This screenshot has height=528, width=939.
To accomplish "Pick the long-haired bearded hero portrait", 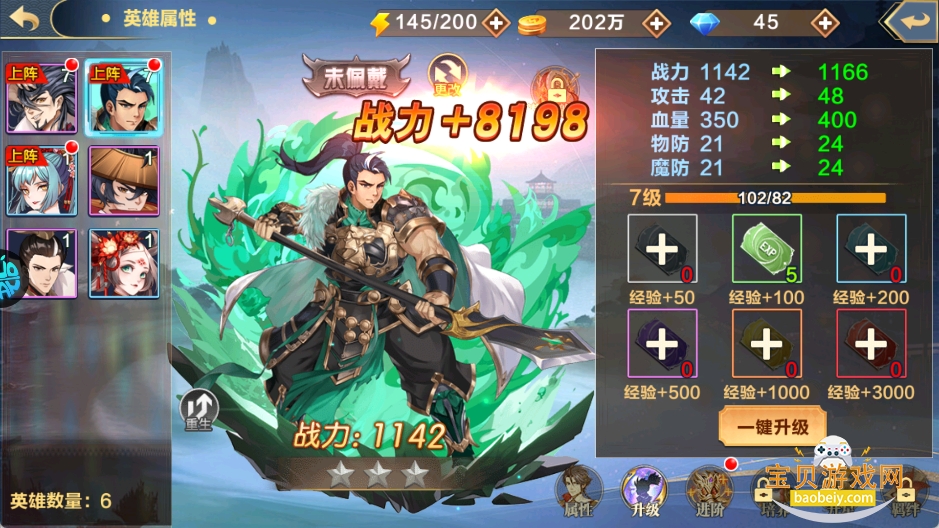I will (x=40, y=98).
